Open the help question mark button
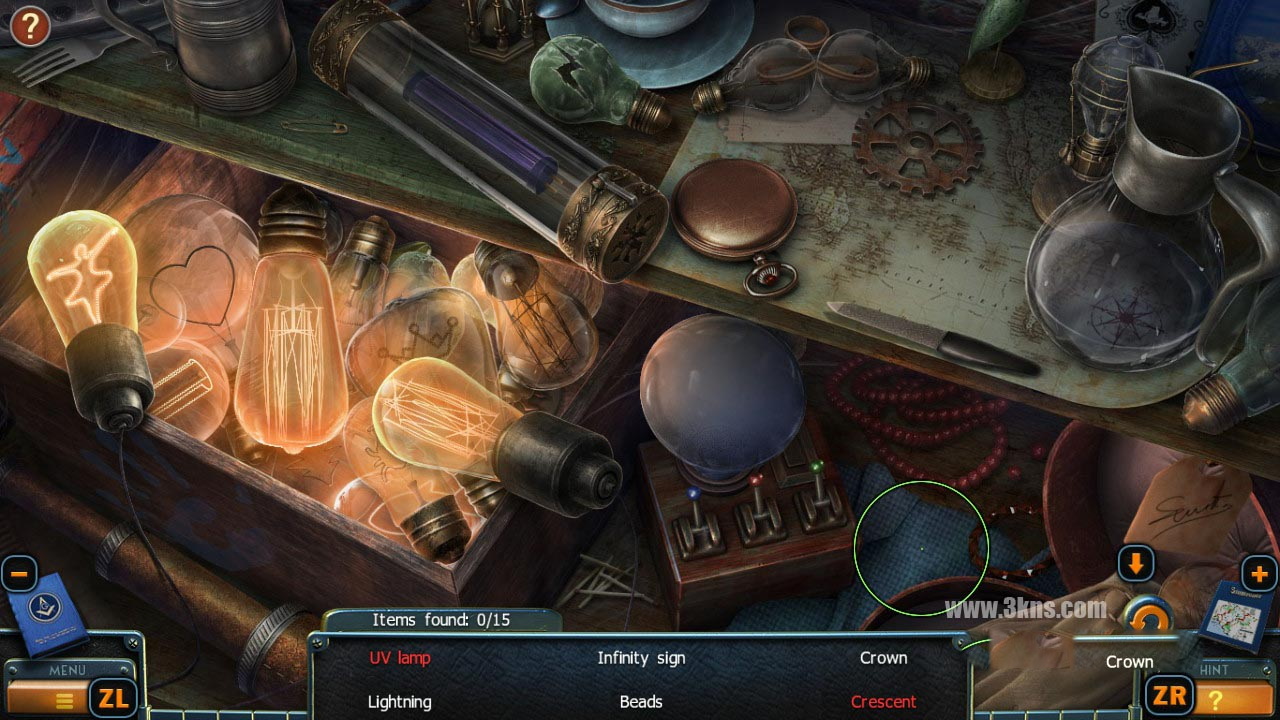The height and width of the screenshot is (720, 1280). (30, 26)
